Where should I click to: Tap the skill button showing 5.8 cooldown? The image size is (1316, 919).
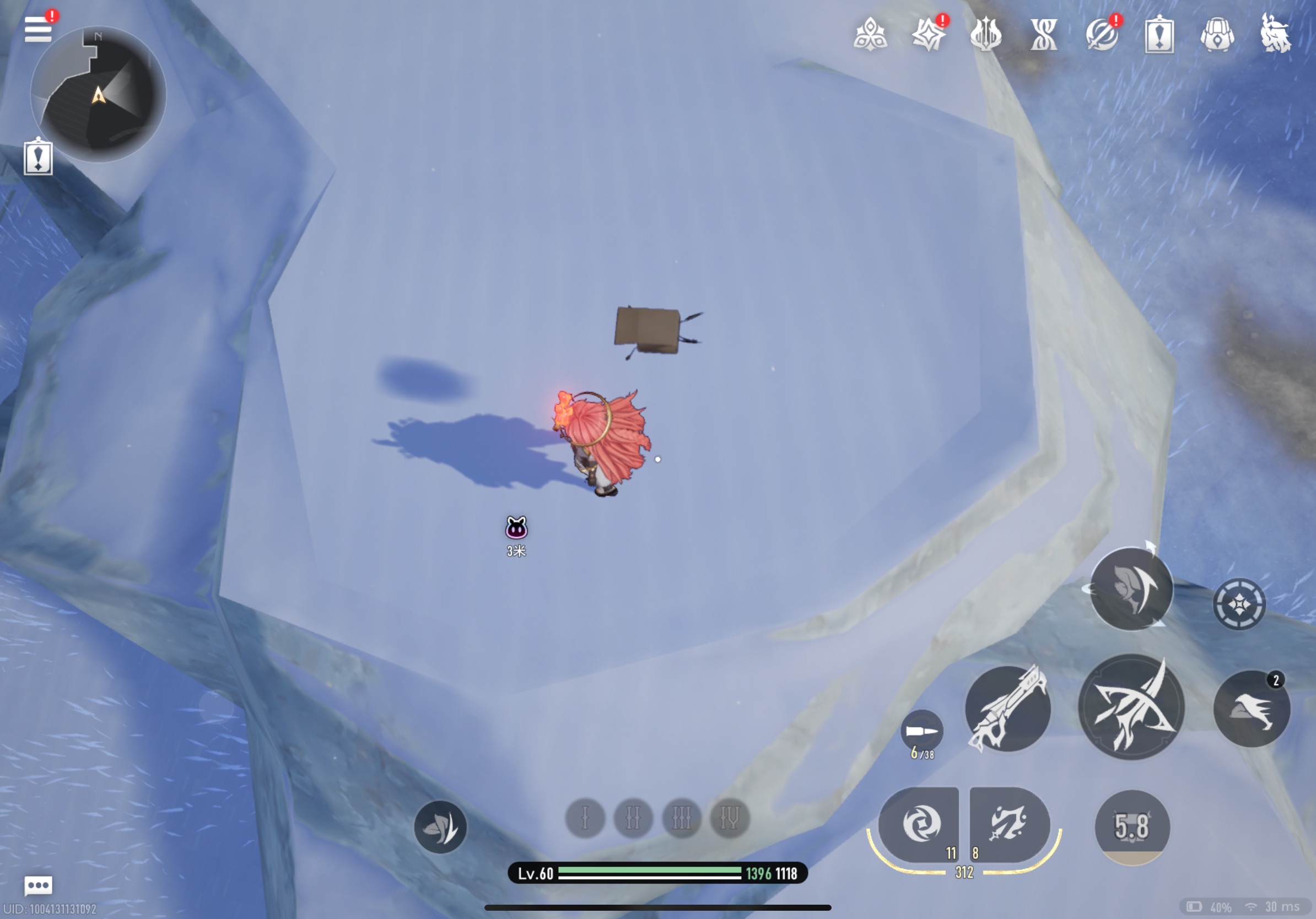click(1131, 826)
